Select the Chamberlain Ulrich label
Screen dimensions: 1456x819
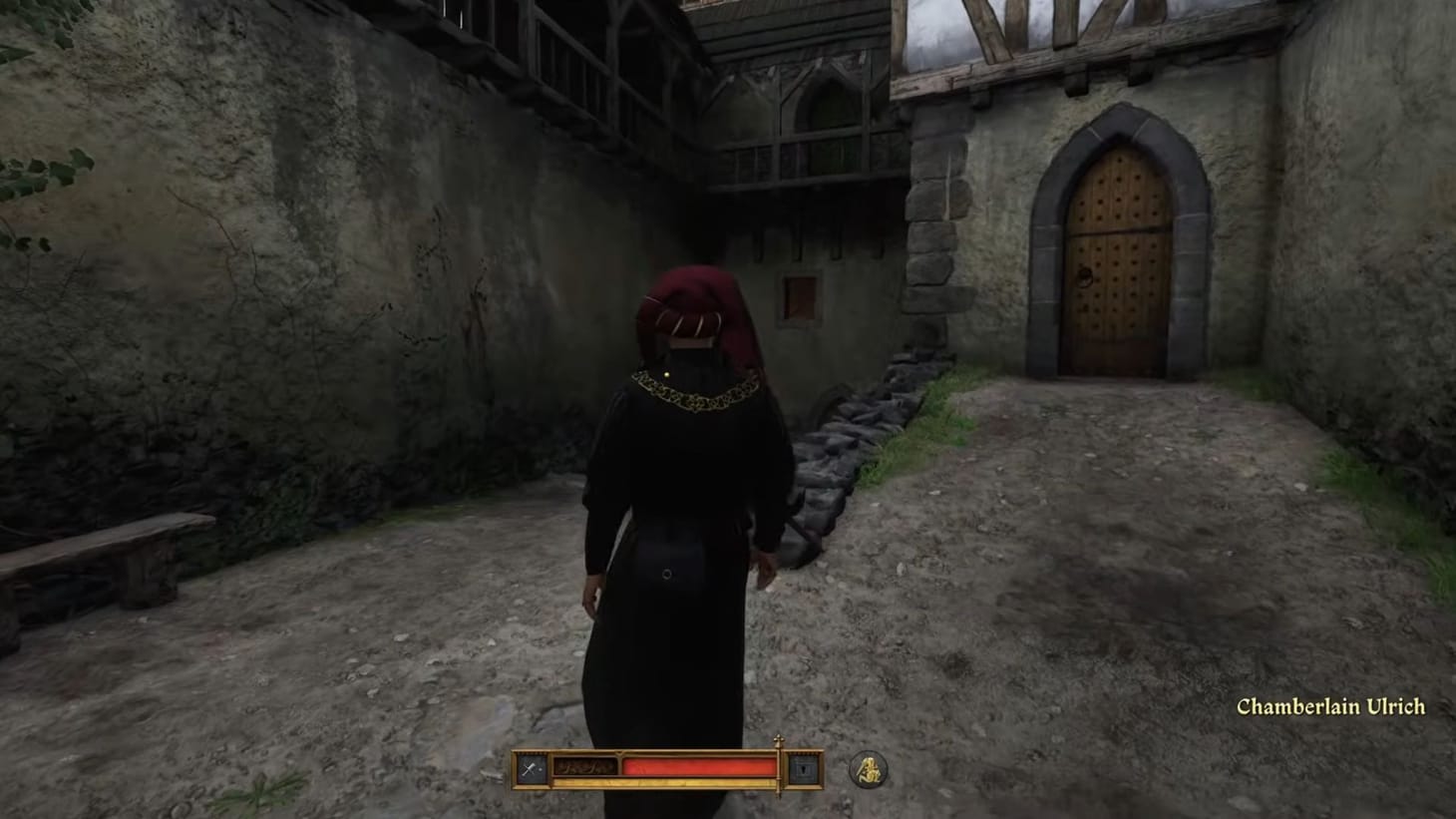pos(1331,706)
